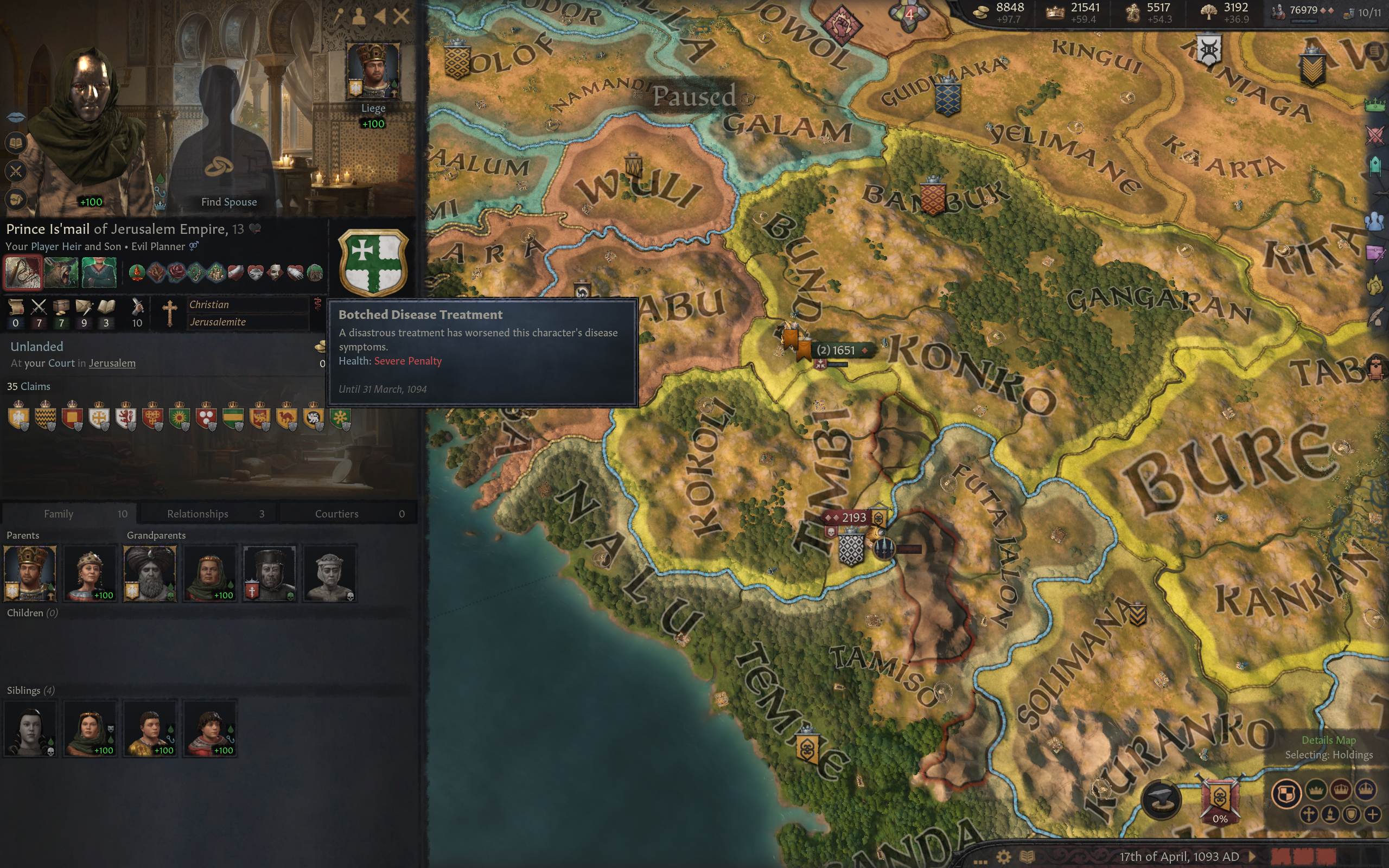Unpause with the play arrow by the date
Viewport: 1389px width, 868px height.
point(1252,857)
